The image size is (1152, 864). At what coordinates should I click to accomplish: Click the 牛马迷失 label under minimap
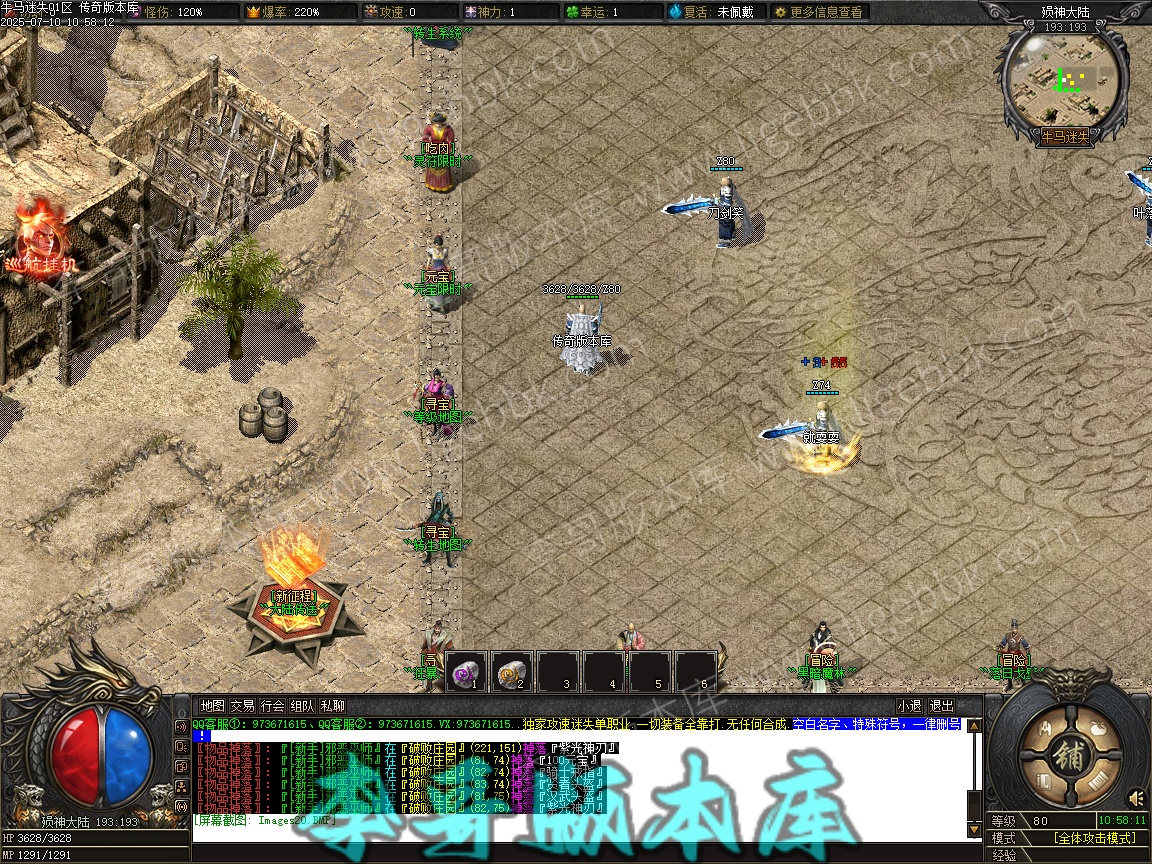click(x=1065, y=137)
